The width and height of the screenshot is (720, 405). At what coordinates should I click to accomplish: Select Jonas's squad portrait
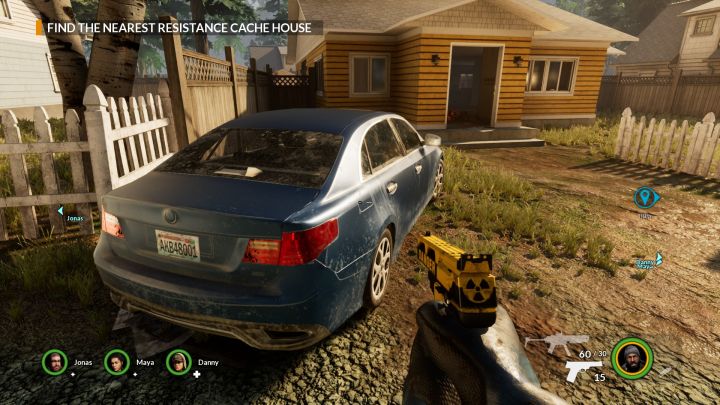pyautogui.click(x=54, y=362)
